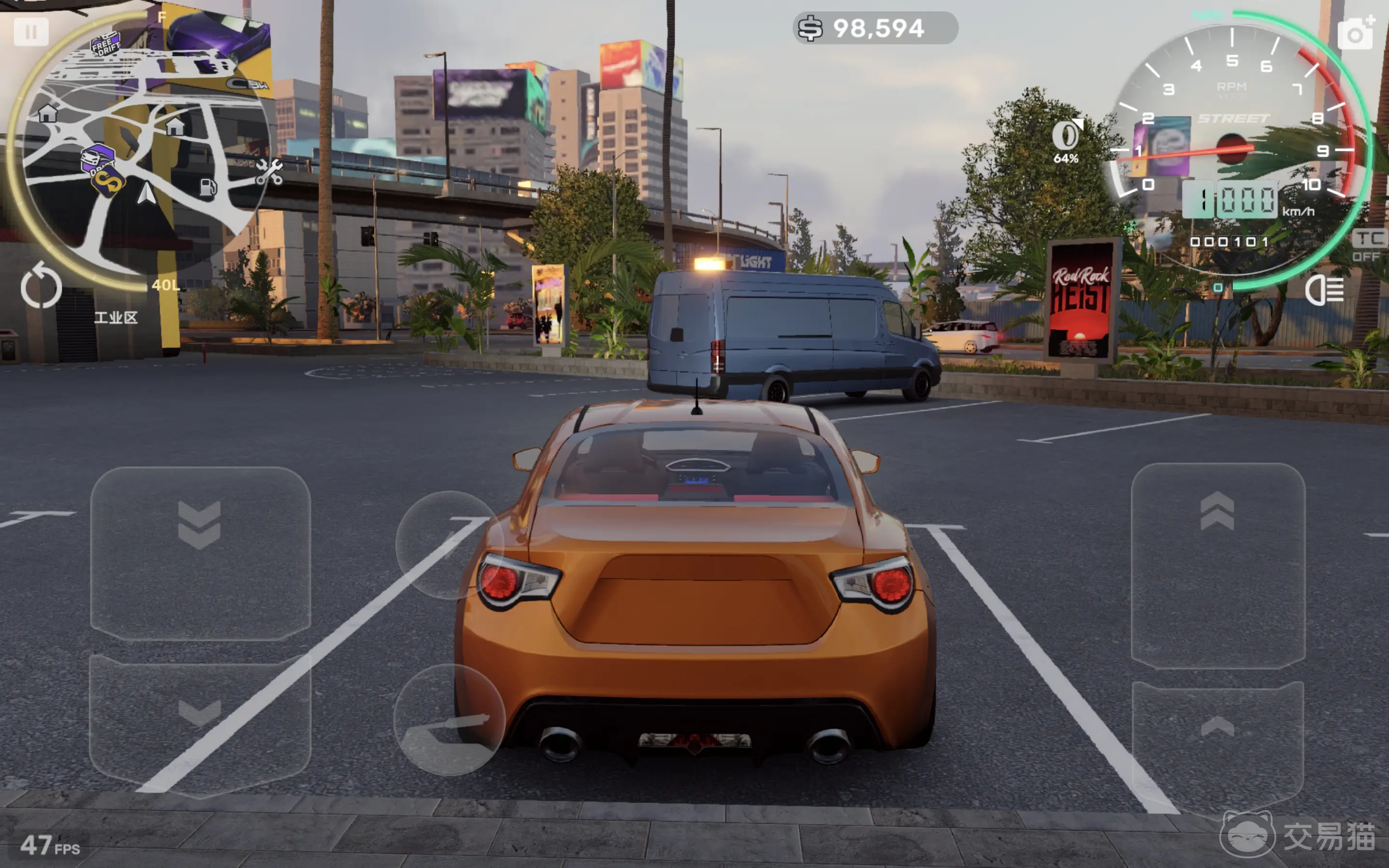Reset the car with the circular arrow icon

click(41, 286)
